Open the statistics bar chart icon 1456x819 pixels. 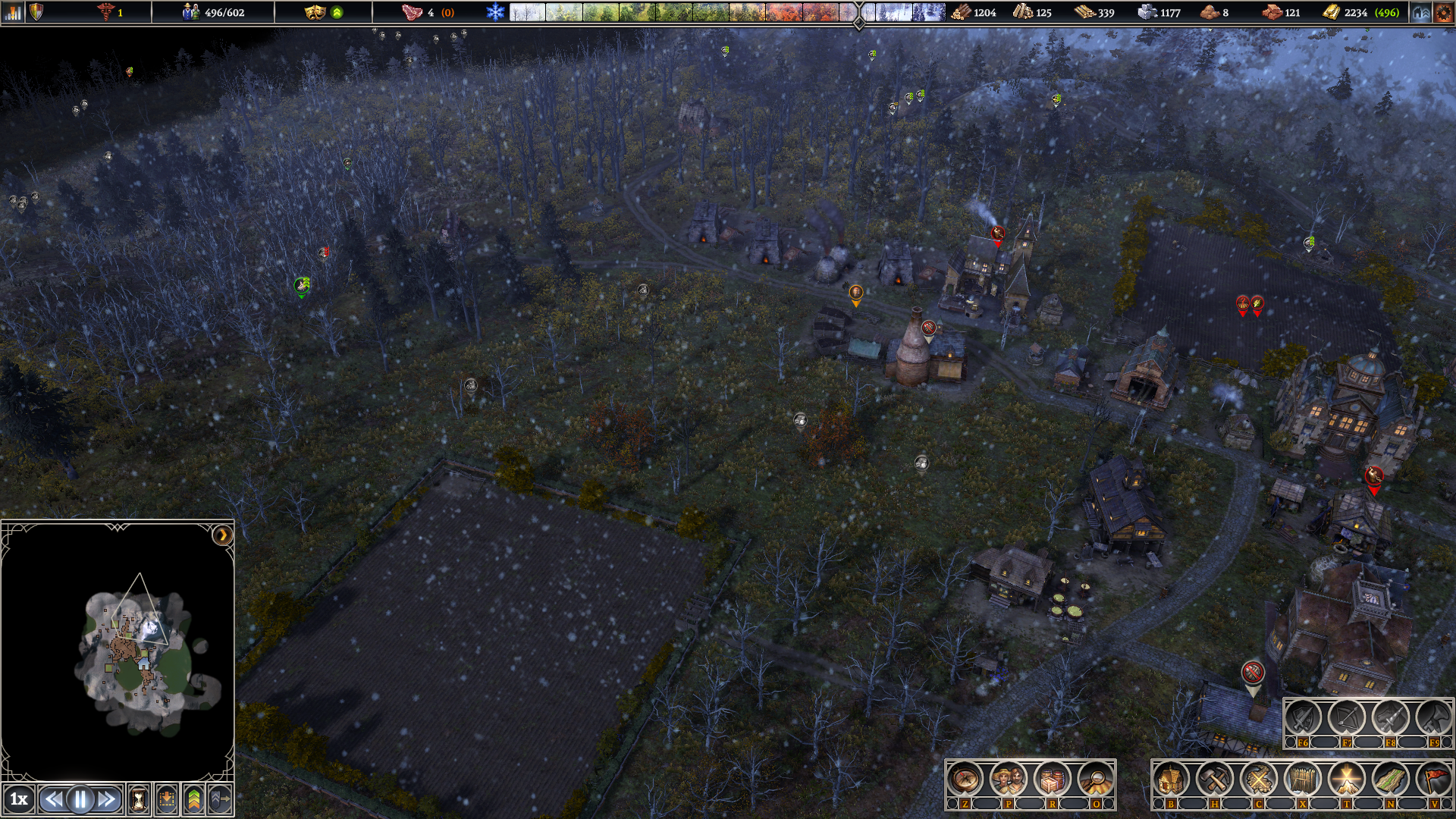pyautogui.click(x=13, y=12)
